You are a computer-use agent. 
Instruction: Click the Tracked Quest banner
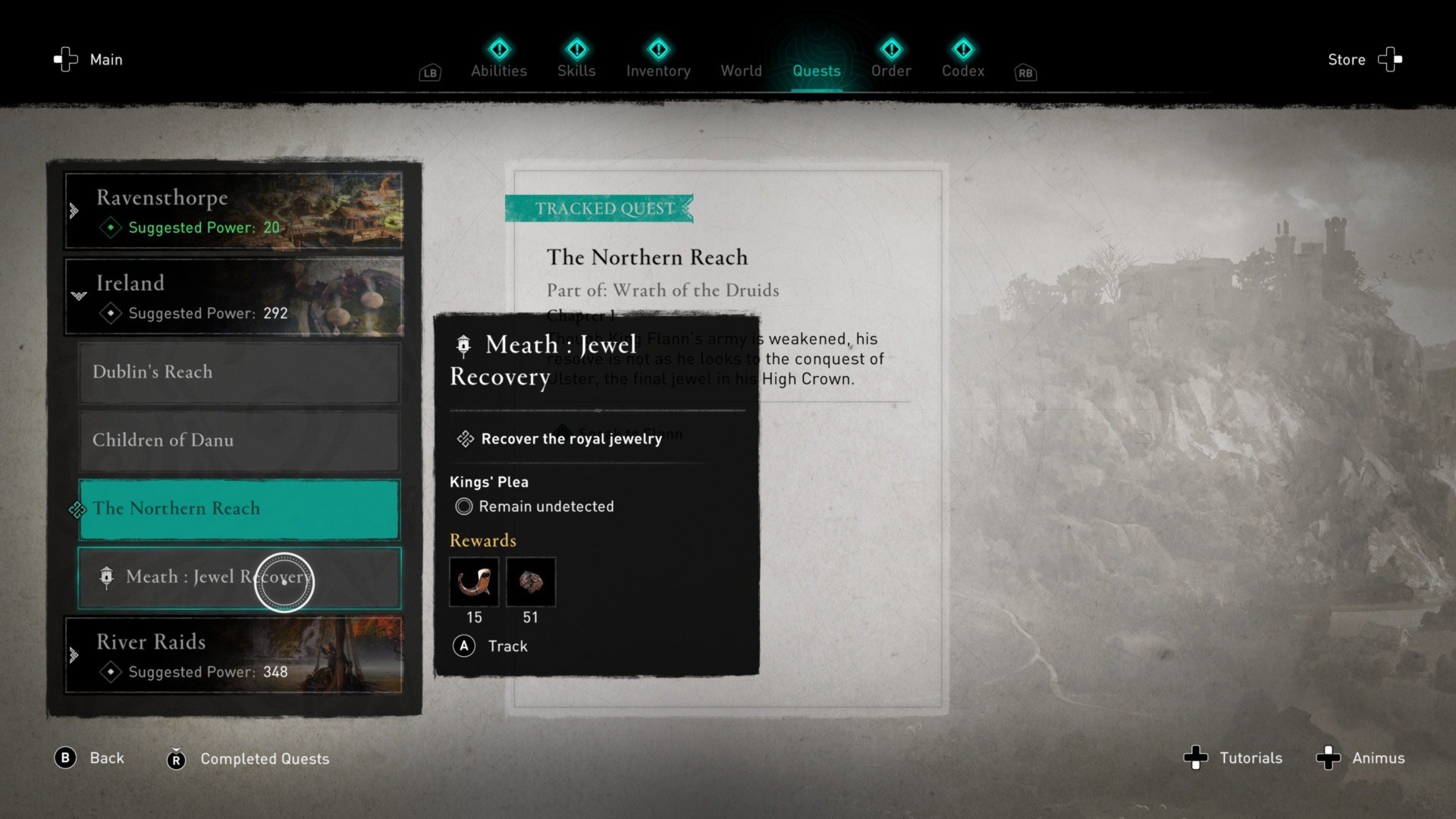coord(599,209)
